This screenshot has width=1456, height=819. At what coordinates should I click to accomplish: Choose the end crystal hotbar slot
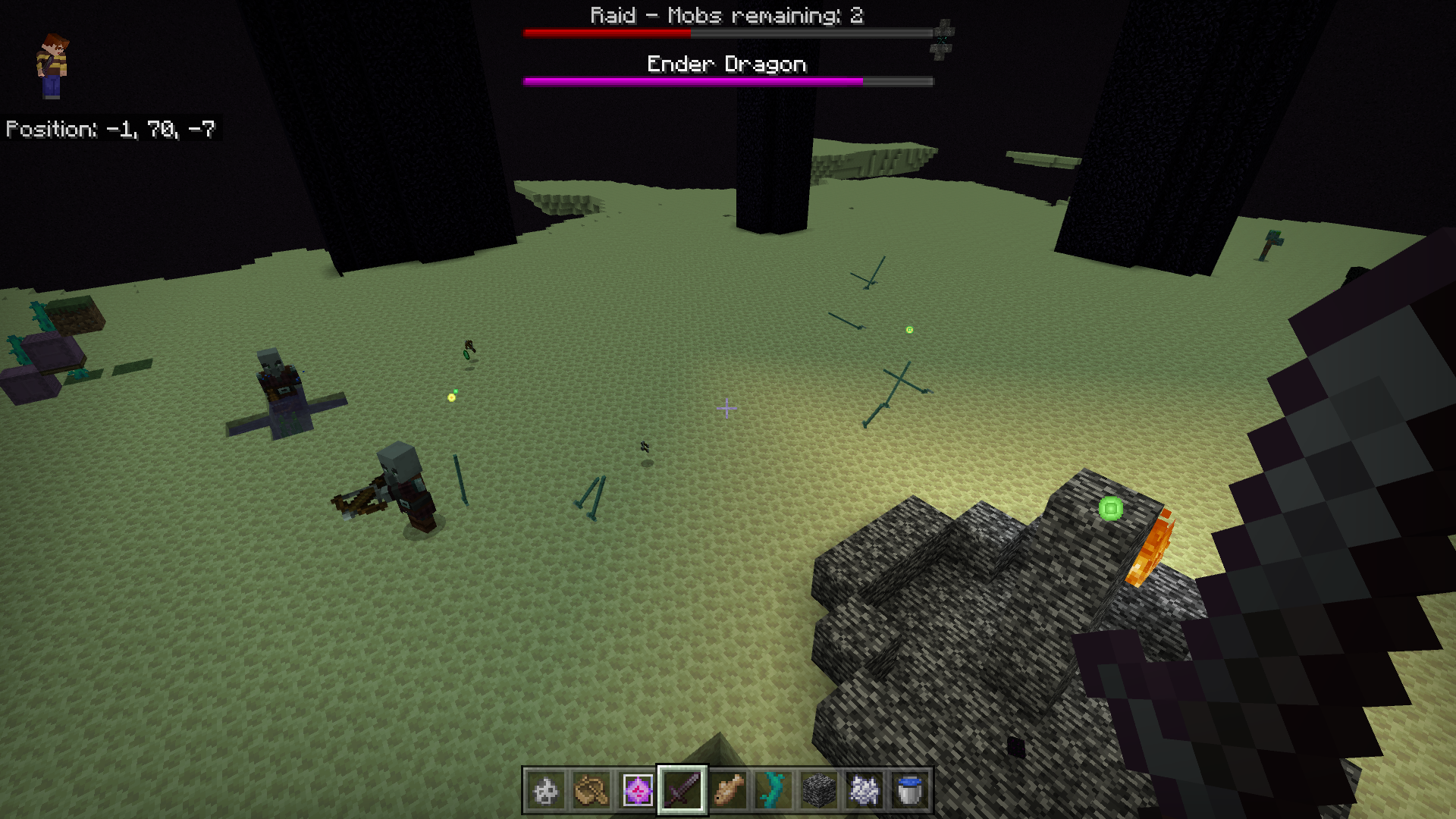[x=637, y=791]
